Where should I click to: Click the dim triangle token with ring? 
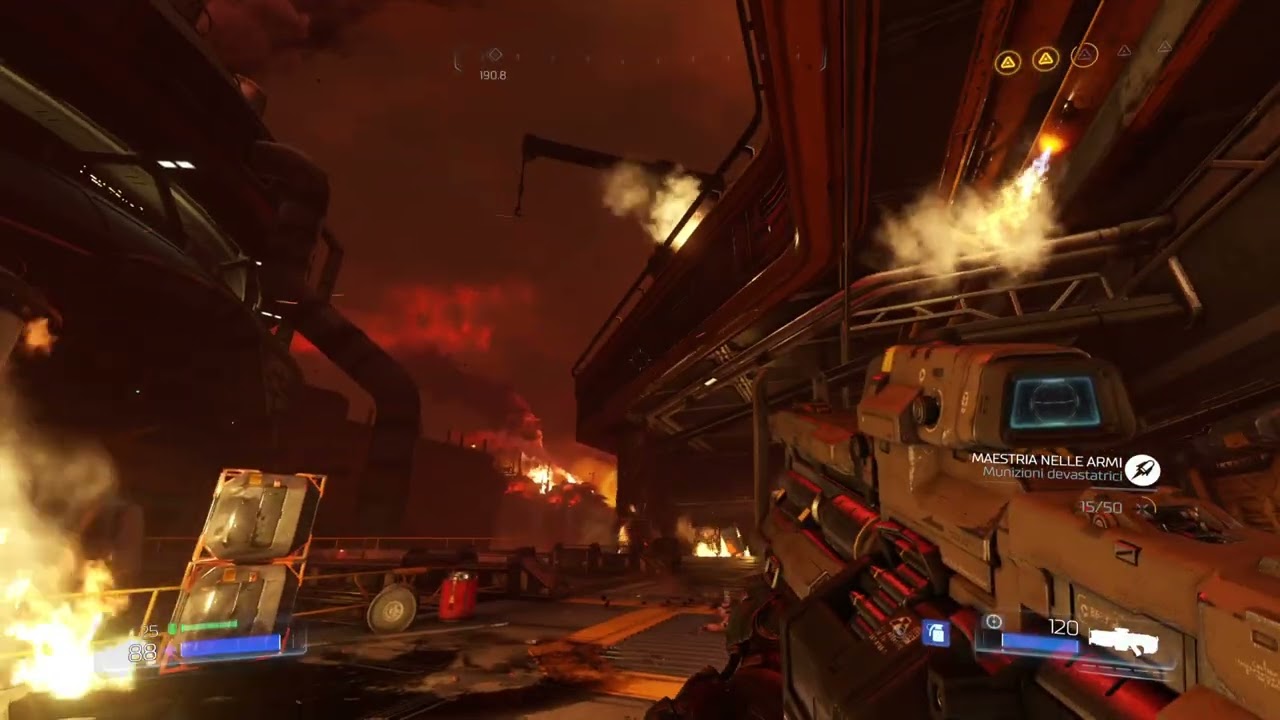tap(1084, 55)
